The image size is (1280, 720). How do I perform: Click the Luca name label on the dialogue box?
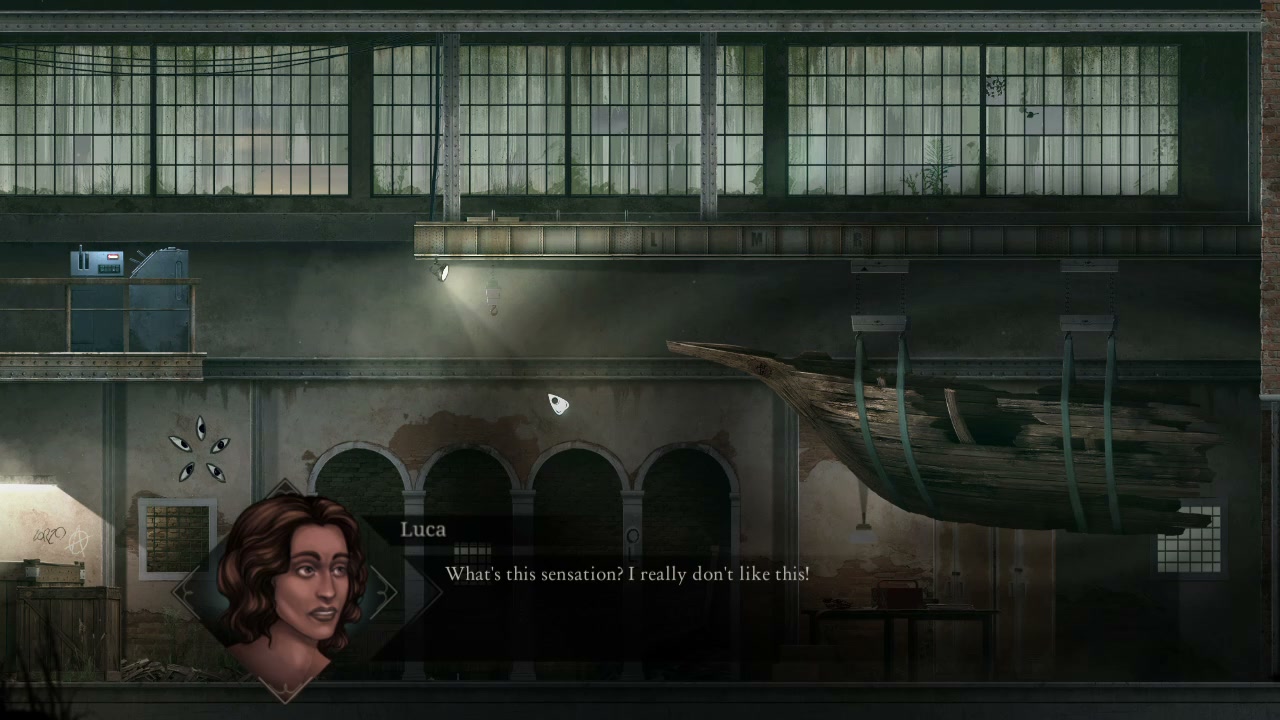coord(422,530)
